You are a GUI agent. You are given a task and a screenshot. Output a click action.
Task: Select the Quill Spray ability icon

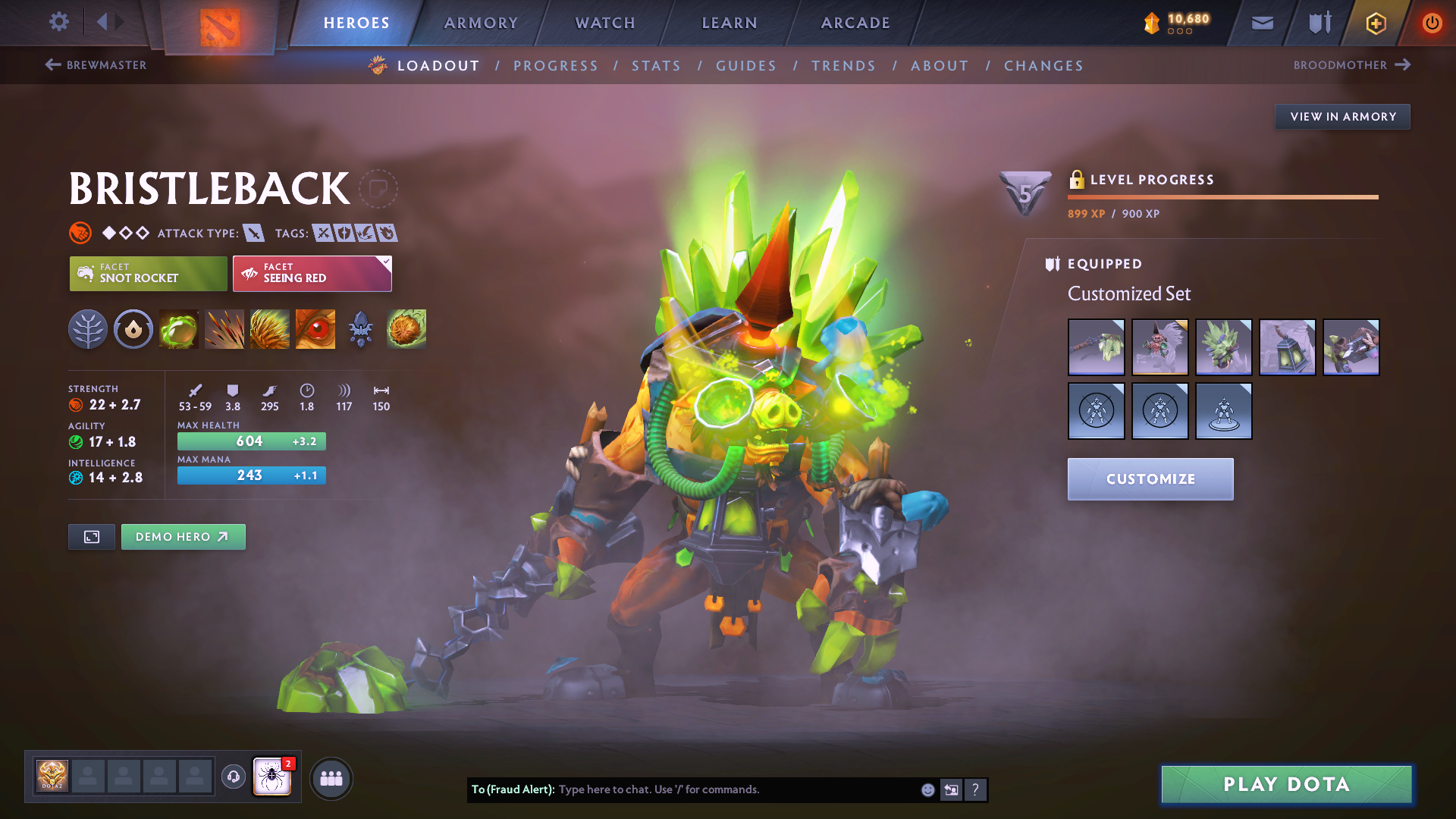click(x=224, y=329)
